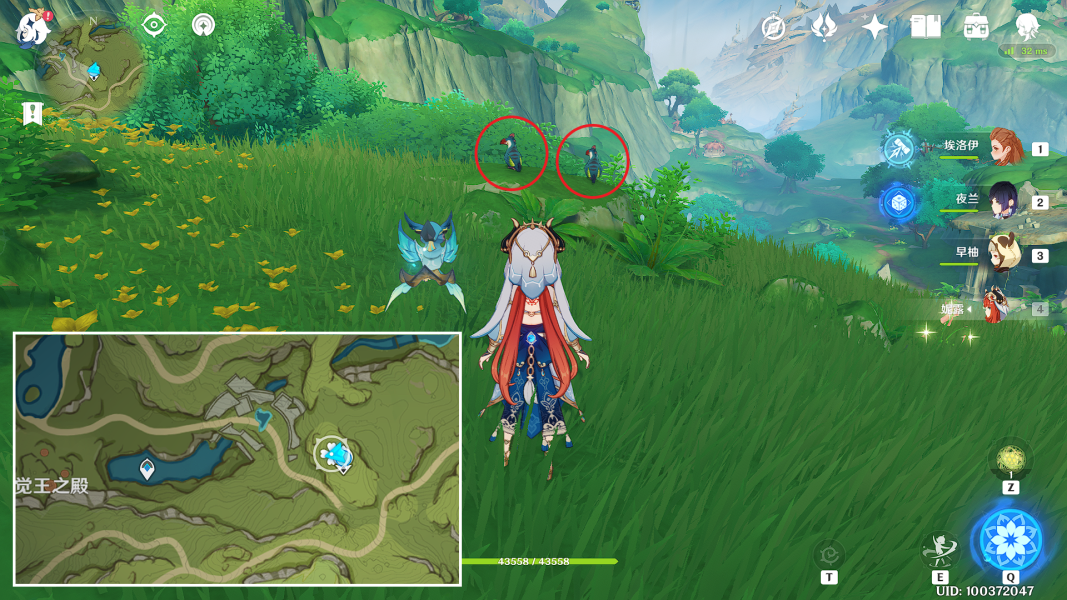Open the circular minimap

pyautogui.click(x=91, y=68)
